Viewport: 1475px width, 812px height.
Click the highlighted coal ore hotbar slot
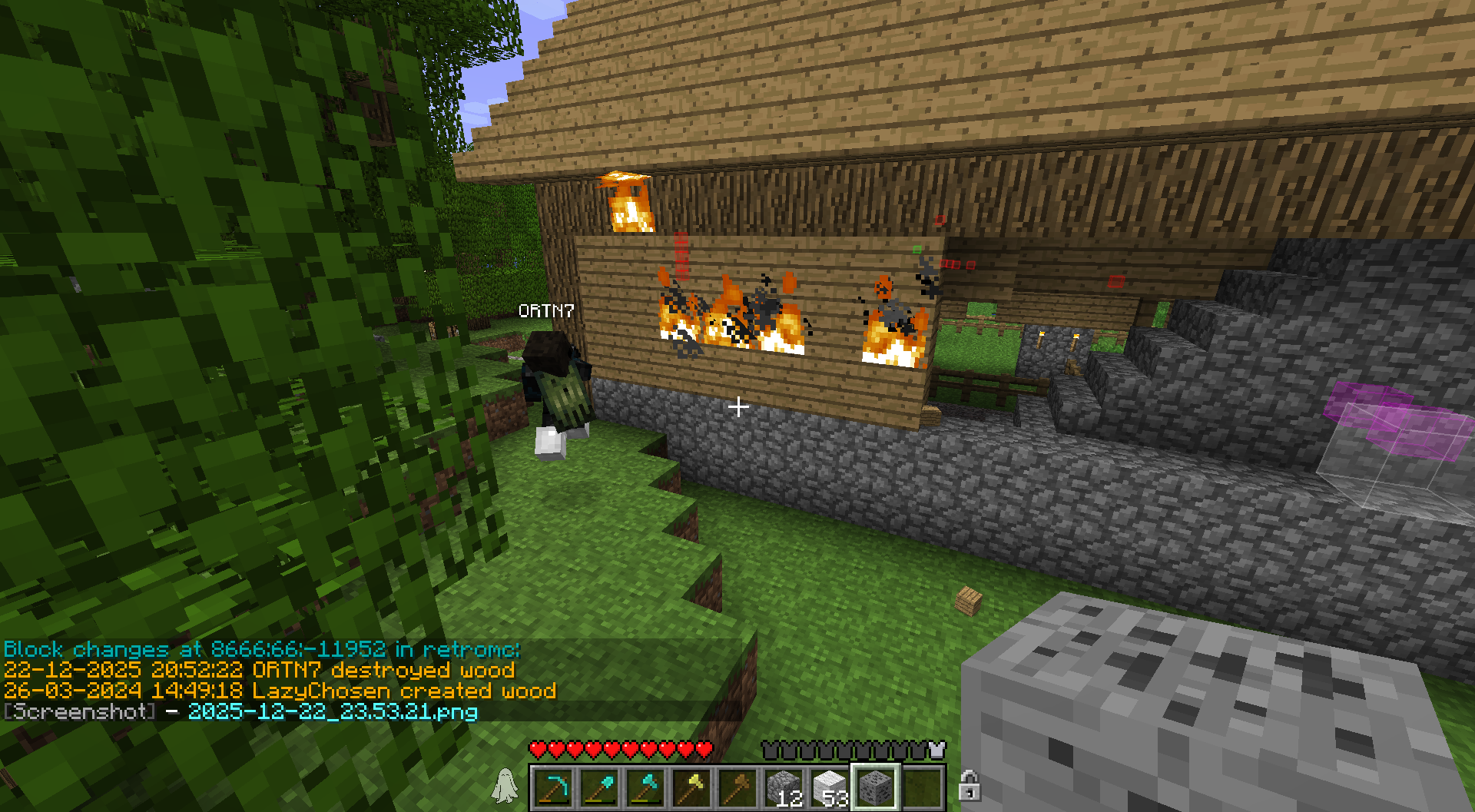coord(876,788)
